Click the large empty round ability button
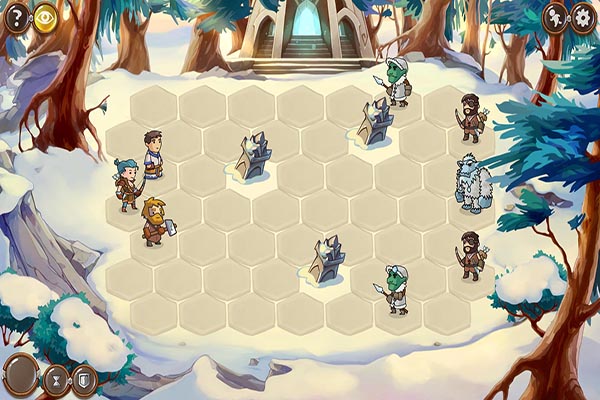The height and width of the screenshot is (400, 600). [20, 374]
